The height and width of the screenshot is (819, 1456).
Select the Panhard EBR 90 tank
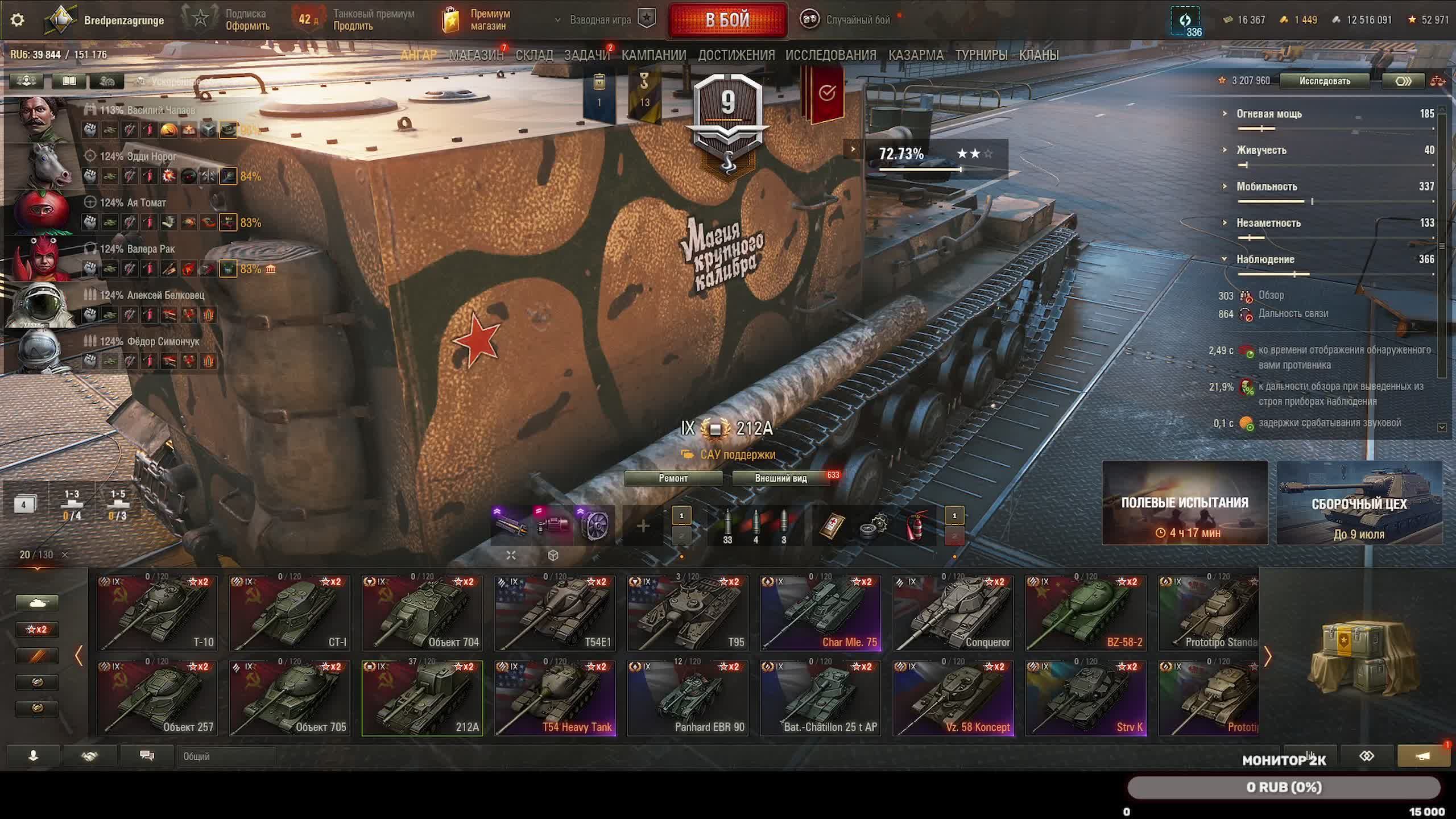(x=688, y=698)
